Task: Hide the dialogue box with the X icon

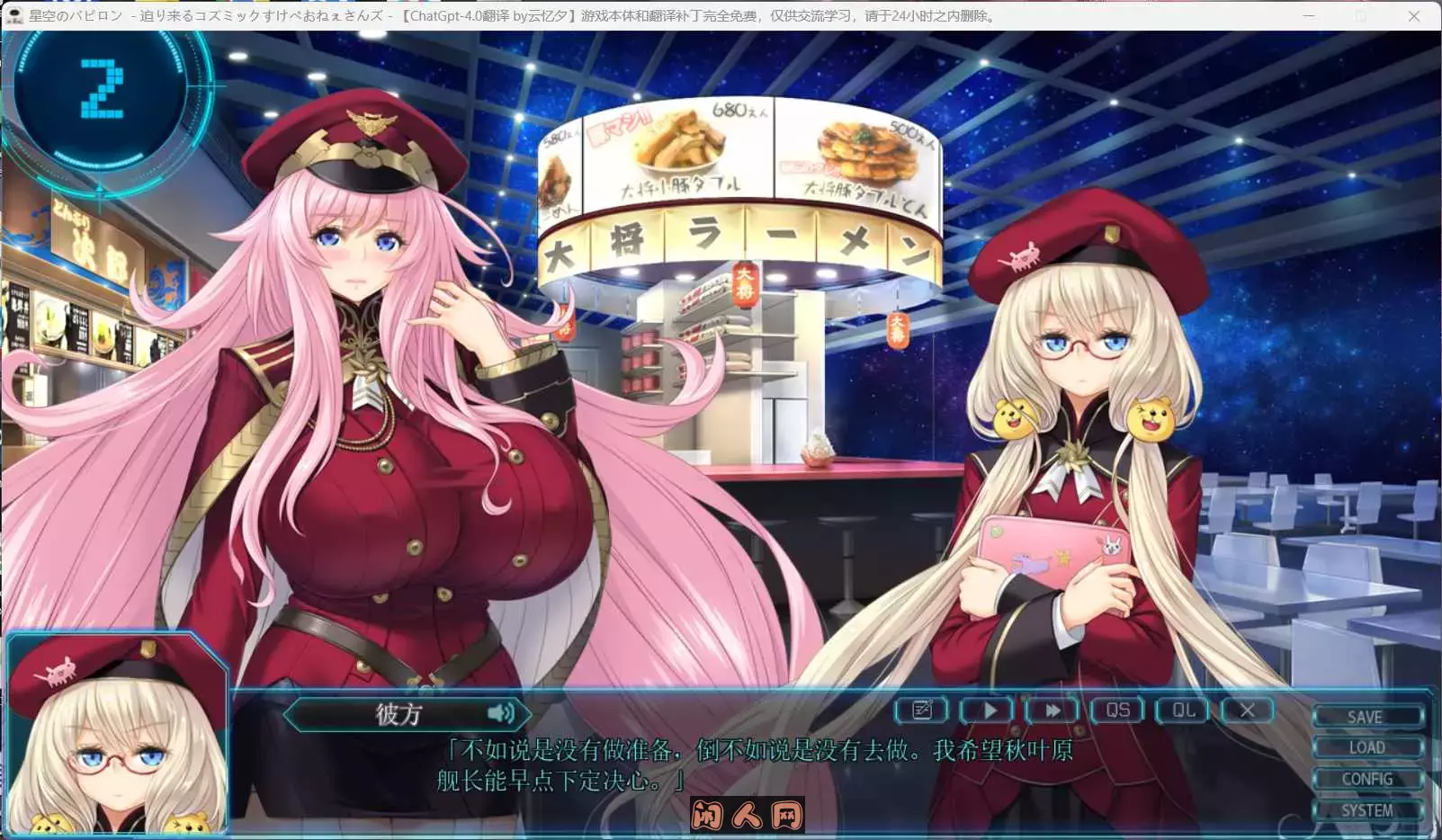Action: tap(1247, 710)
